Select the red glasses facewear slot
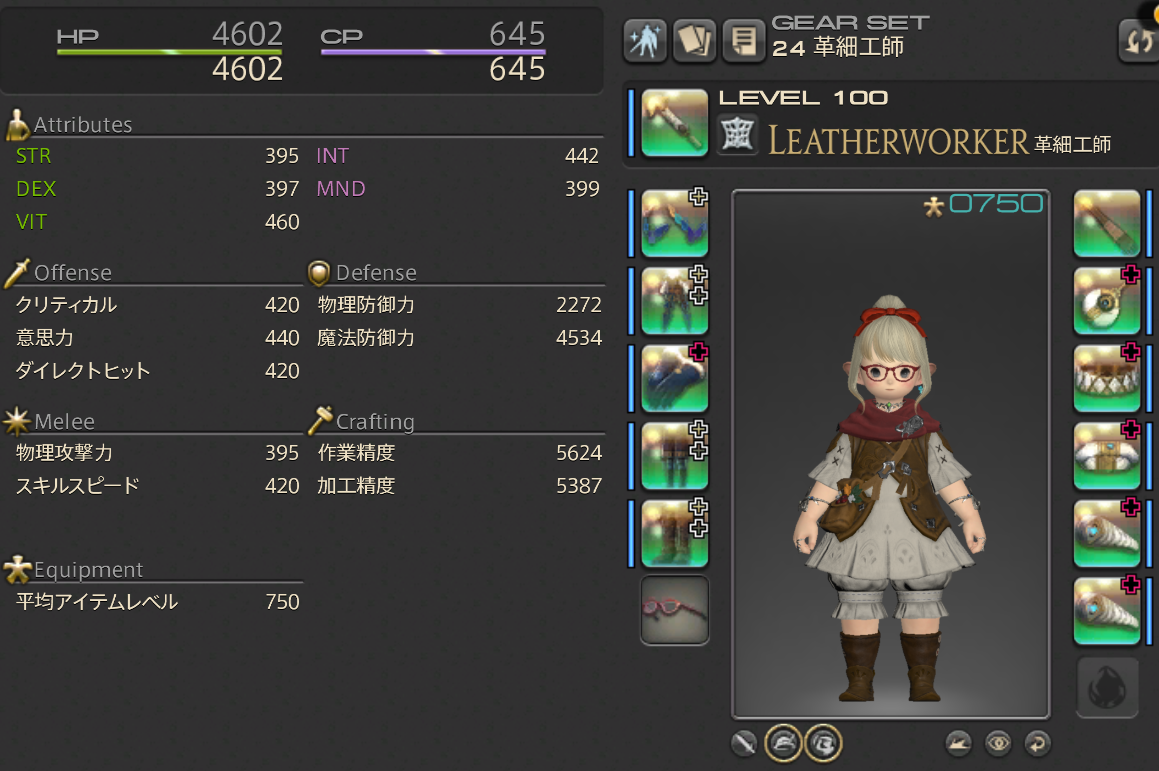 pos(674,610)
